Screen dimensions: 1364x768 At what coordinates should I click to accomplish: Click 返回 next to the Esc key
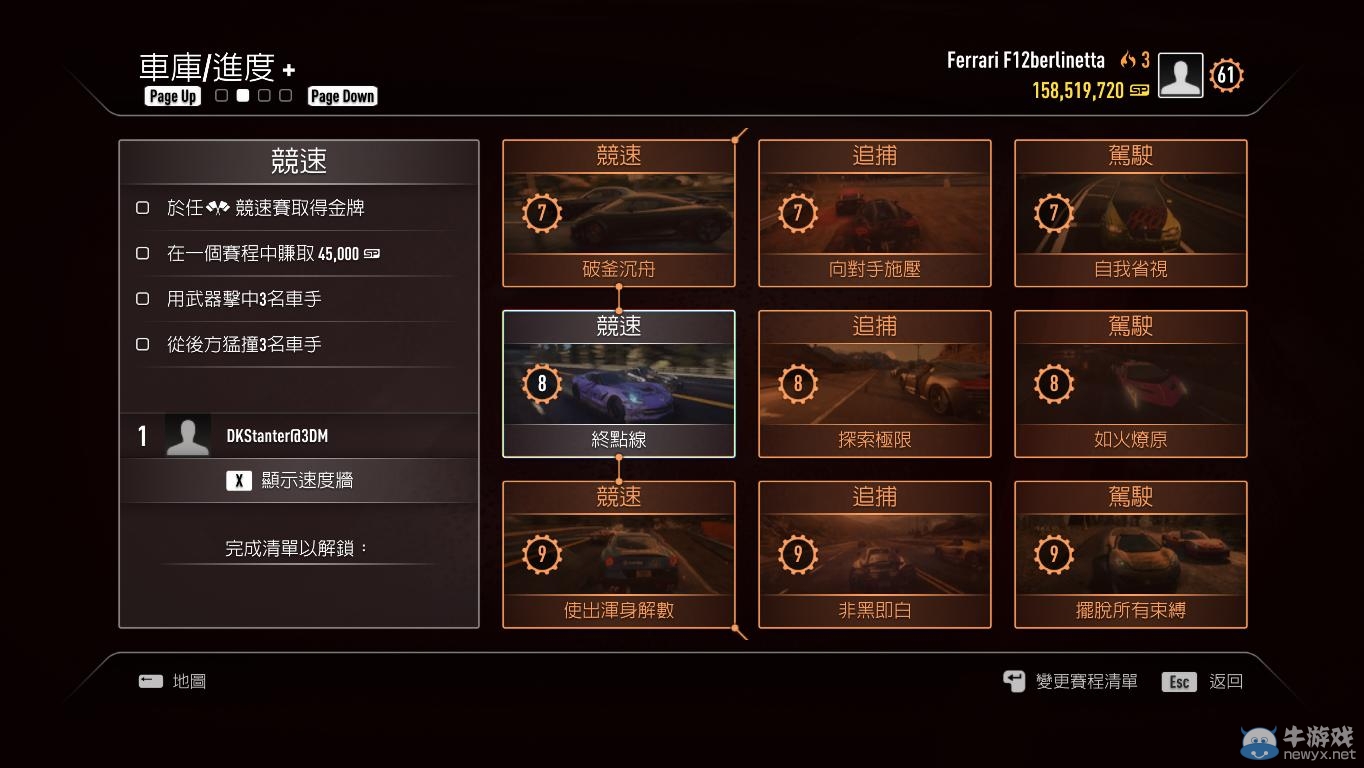click(x=1225, y=681)
